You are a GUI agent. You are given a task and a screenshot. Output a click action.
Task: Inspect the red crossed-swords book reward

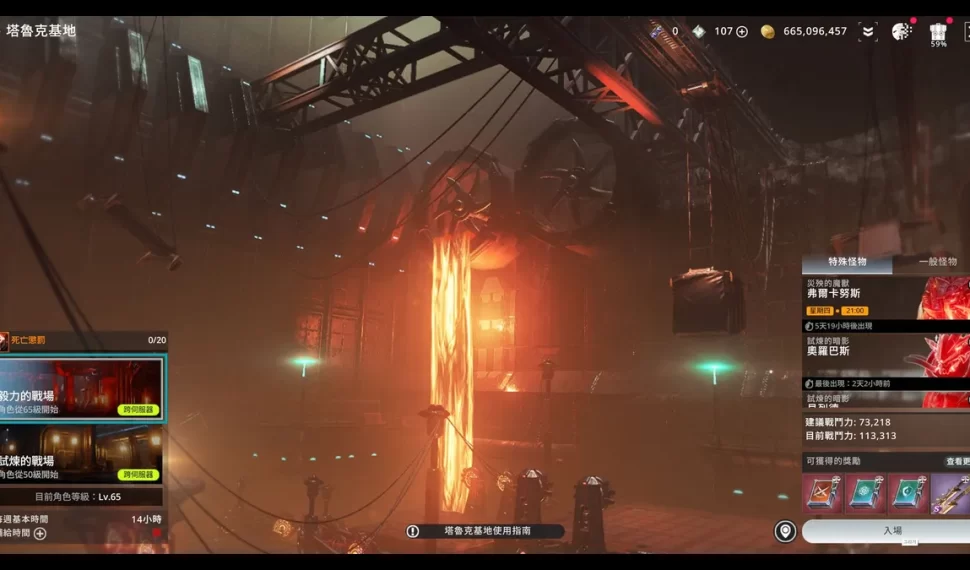(823, 494)
